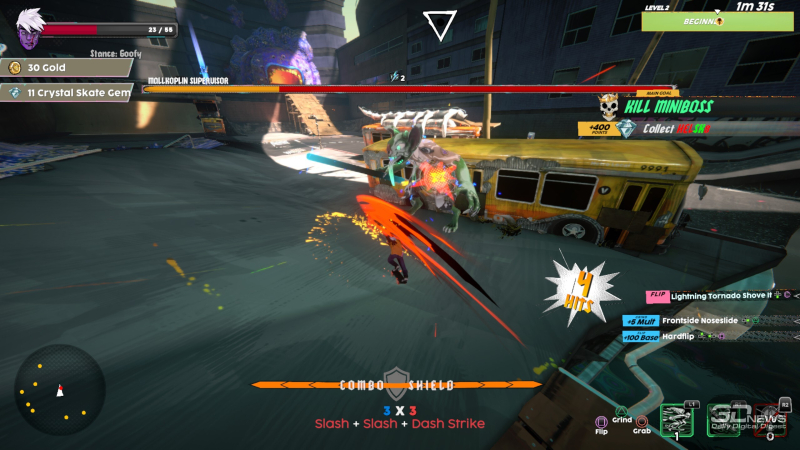Activate the green item slot showing count 1
The image size is (800, 450).
point(679,421)
